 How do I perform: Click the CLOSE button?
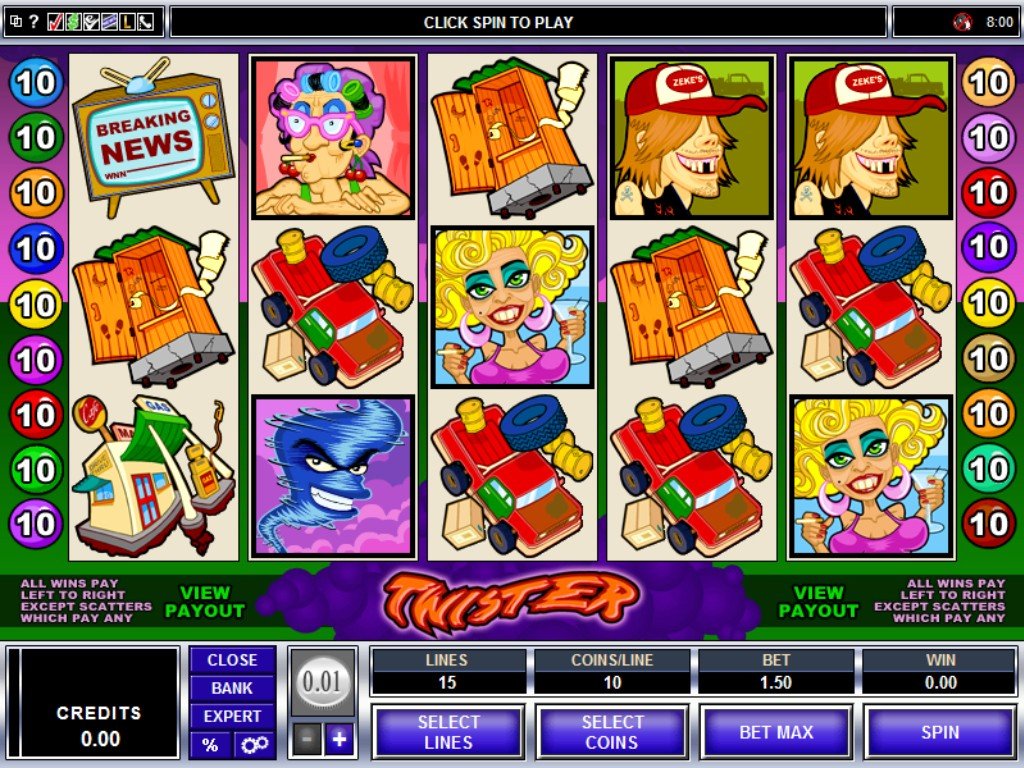tap(232, 660)
